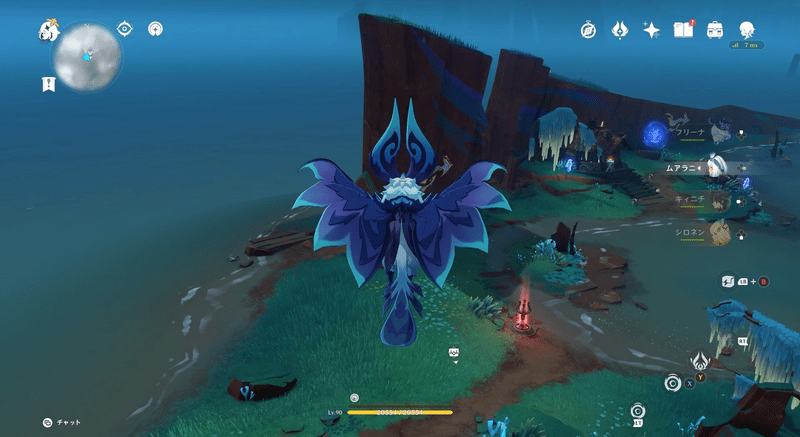
Task: Open the compass icon in the top bar
Action: pos(588,30)
